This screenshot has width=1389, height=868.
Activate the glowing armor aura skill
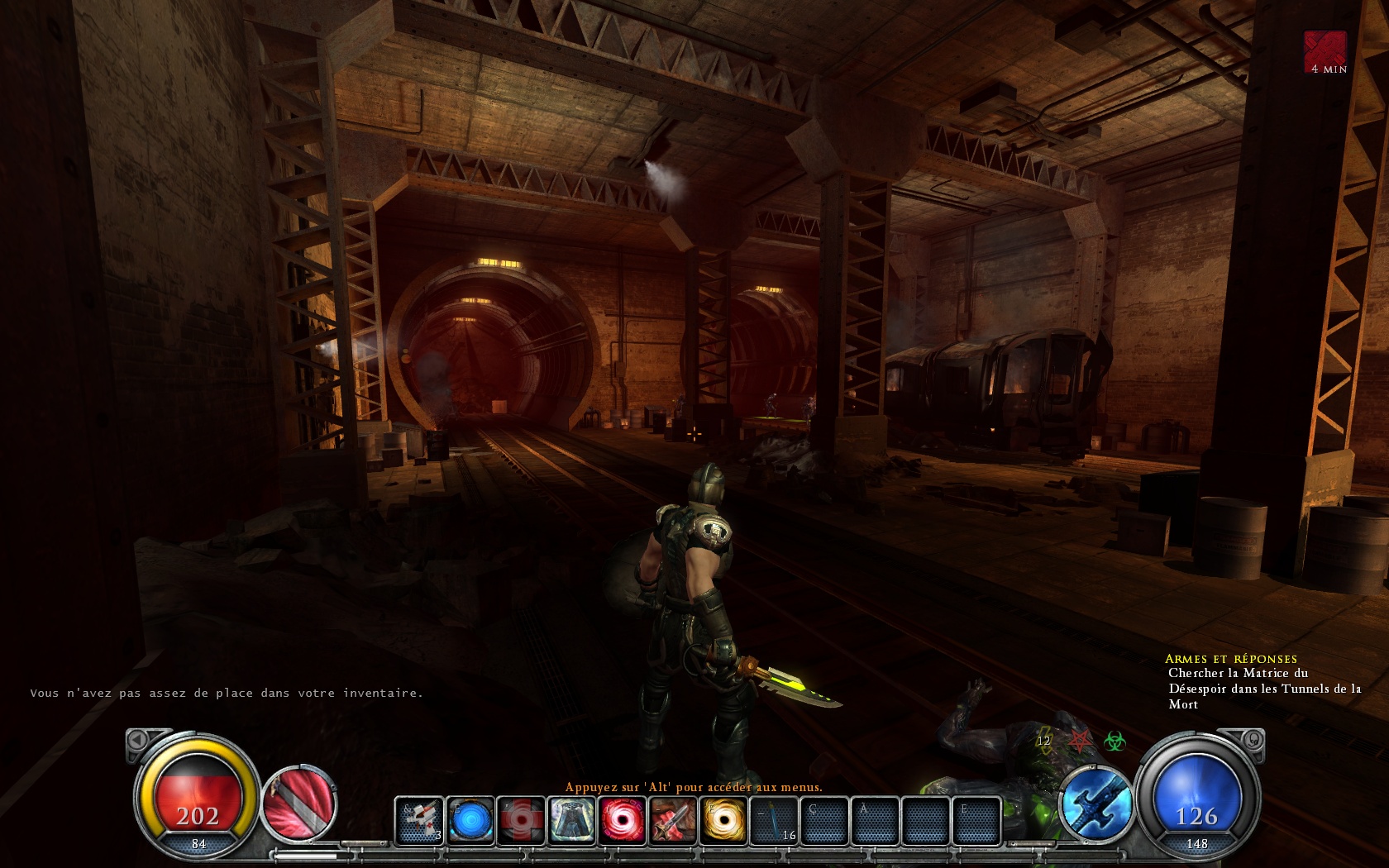tap(571, 820)
